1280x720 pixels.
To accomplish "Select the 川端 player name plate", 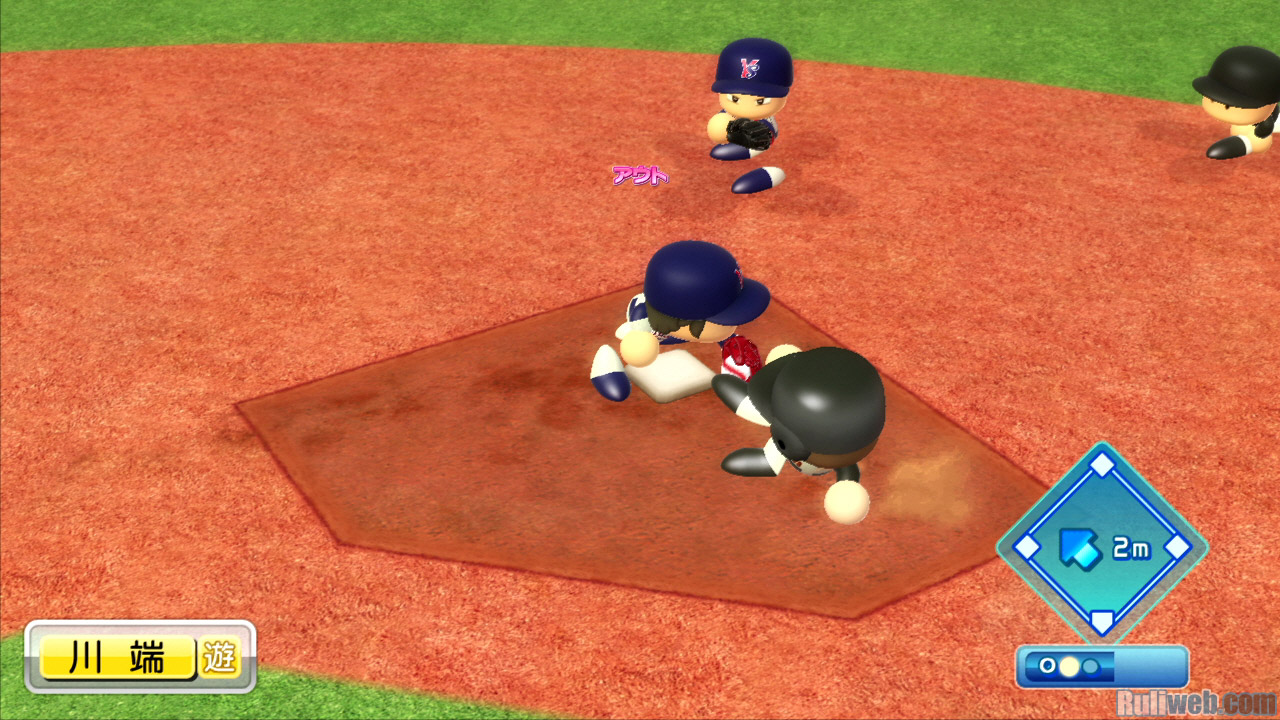I will 117,659.
